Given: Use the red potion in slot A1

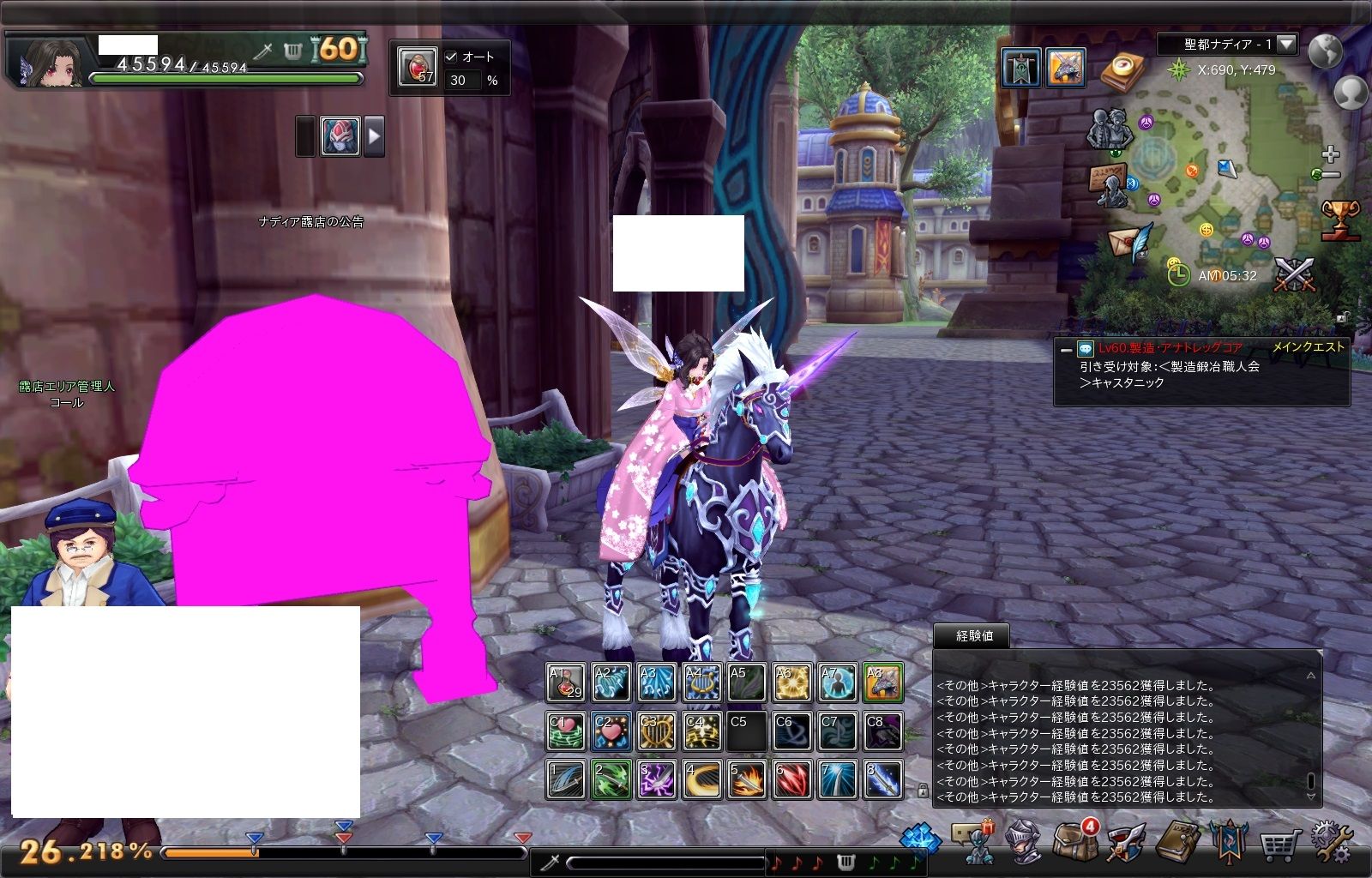Looking at the screenshot, I should click(x=566, y=683).
